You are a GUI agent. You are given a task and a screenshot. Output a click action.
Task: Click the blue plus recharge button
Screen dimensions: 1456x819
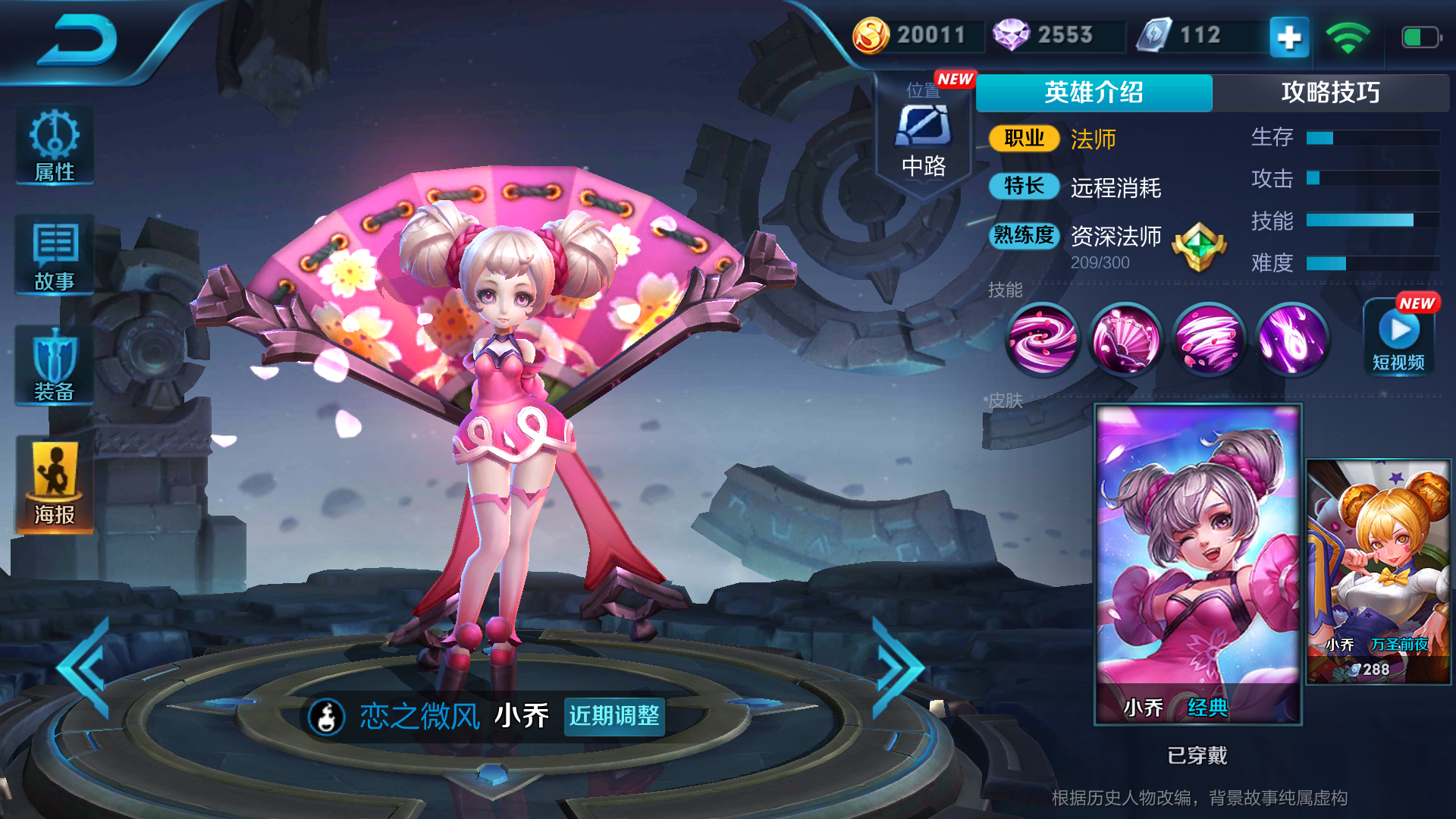1289,36
